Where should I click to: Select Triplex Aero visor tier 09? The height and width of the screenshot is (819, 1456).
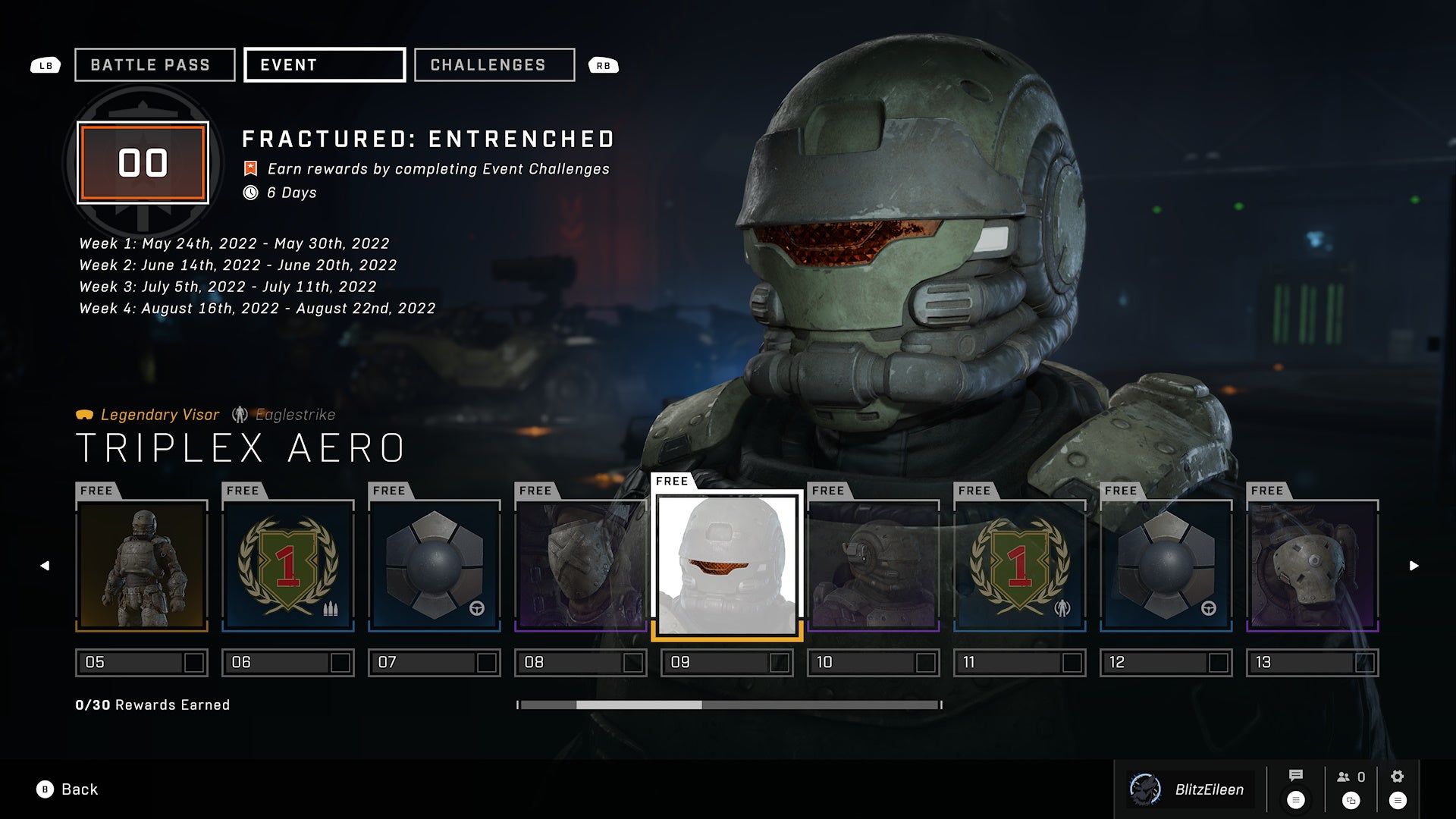tap(727, 566)
